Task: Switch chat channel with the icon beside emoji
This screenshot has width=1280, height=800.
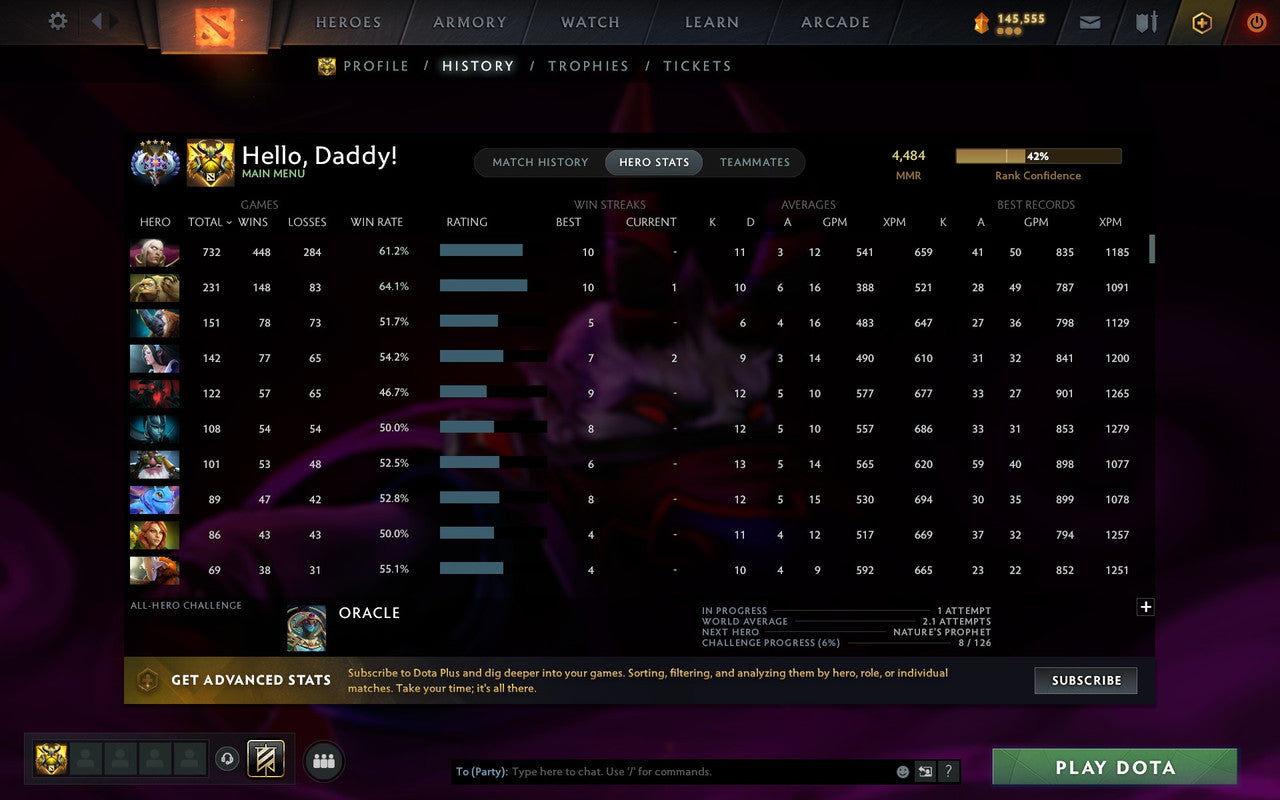Action: coord(925,771)
